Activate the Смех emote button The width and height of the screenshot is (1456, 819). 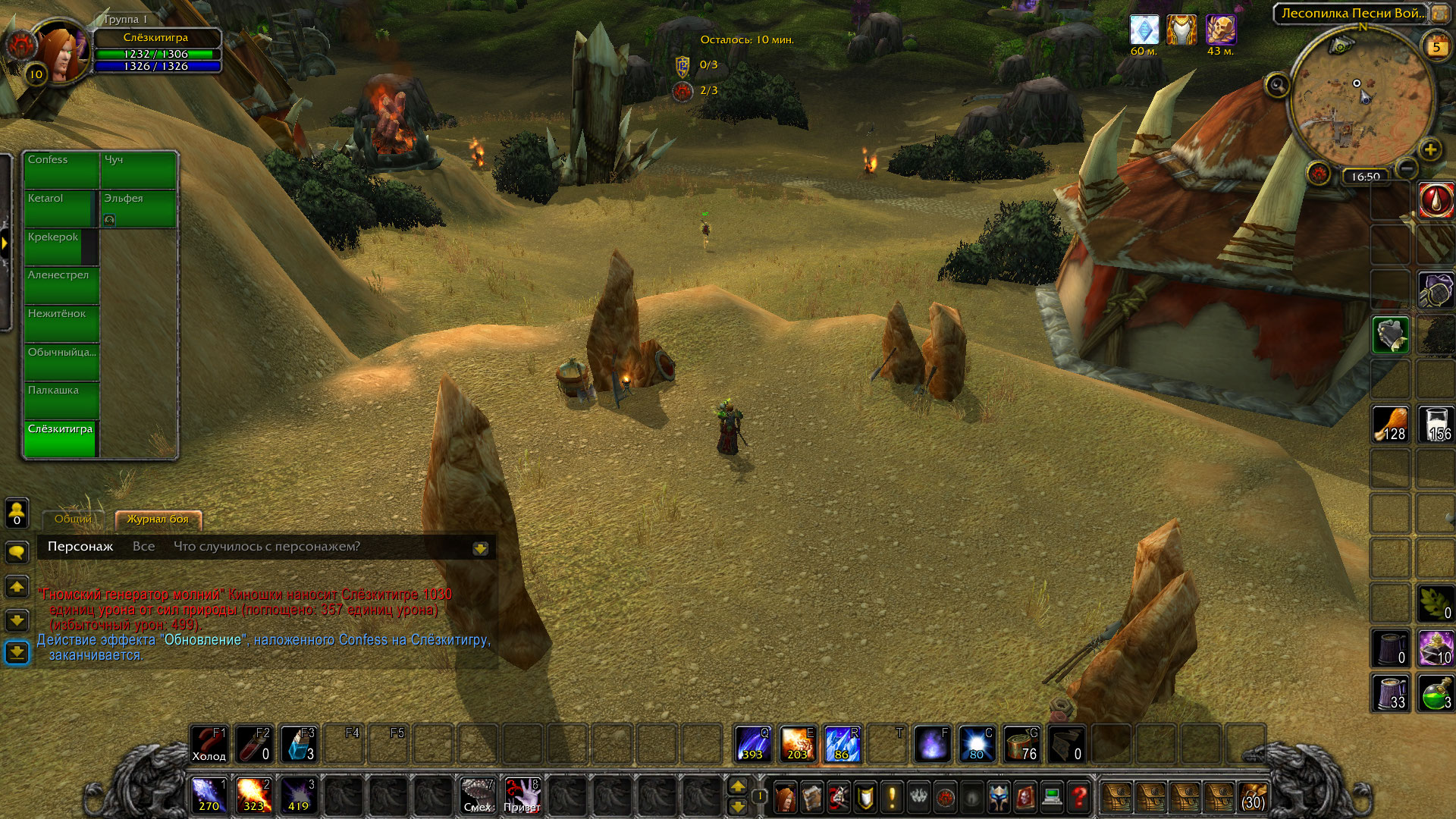478,796
